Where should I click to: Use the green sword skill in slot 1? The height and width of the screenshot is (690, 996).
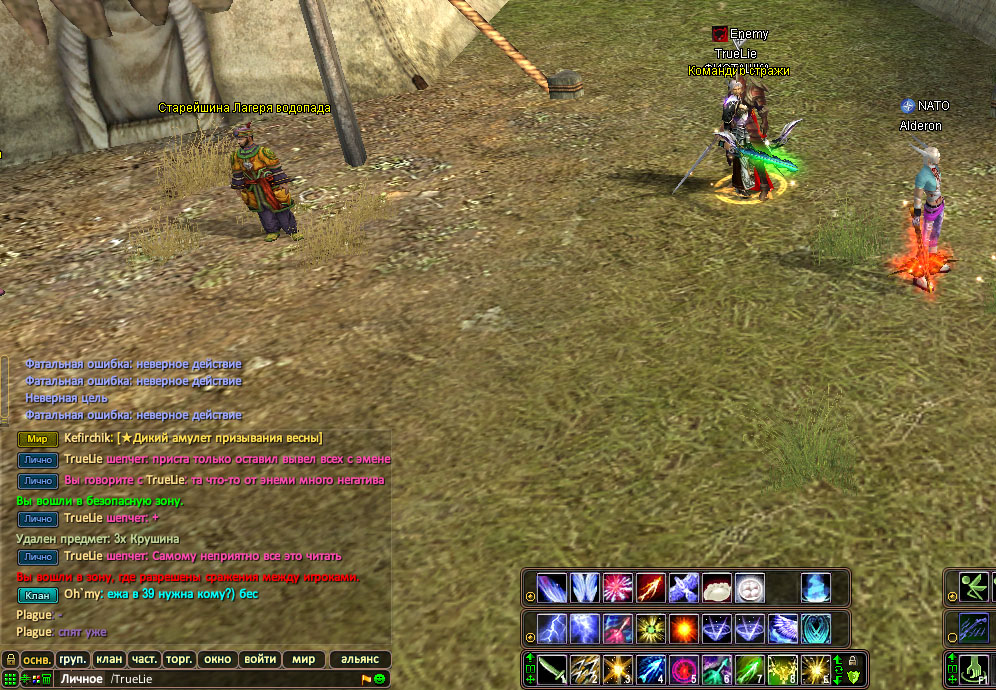pos(553,668)
